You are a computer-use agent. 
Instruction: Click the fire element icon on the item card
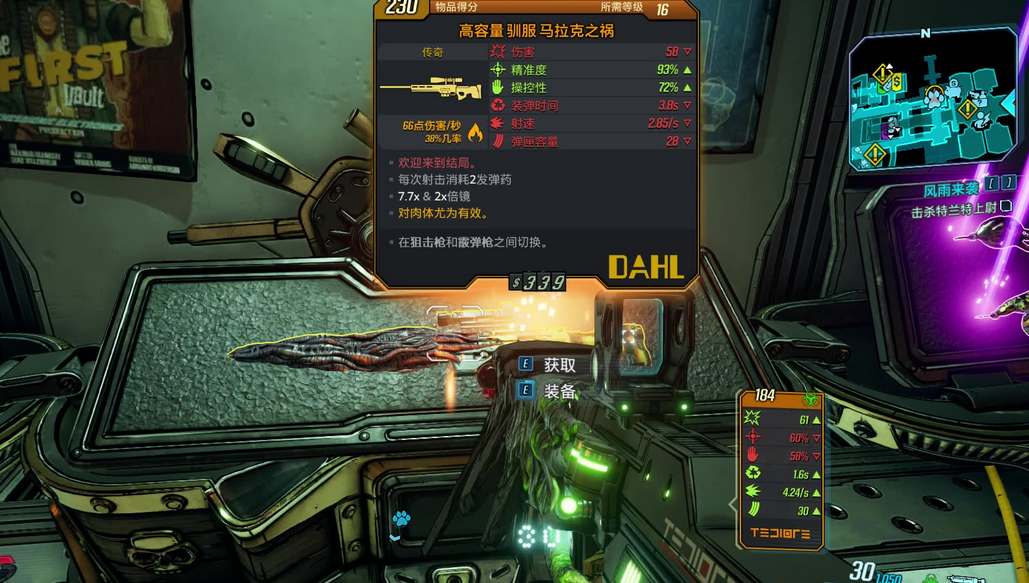(474, 132)
